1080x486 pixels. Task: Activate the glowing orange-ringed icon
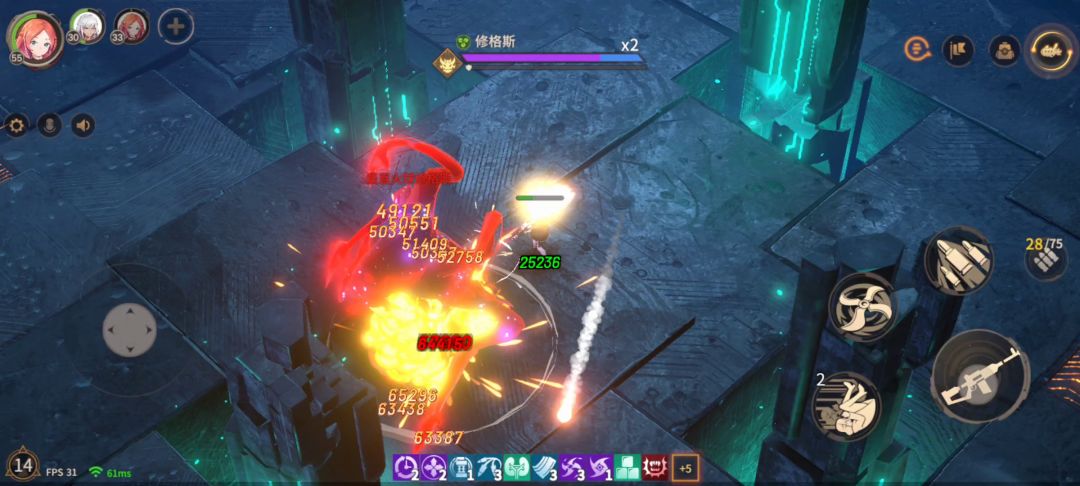pyautogui.click(x=1051, y=50)
